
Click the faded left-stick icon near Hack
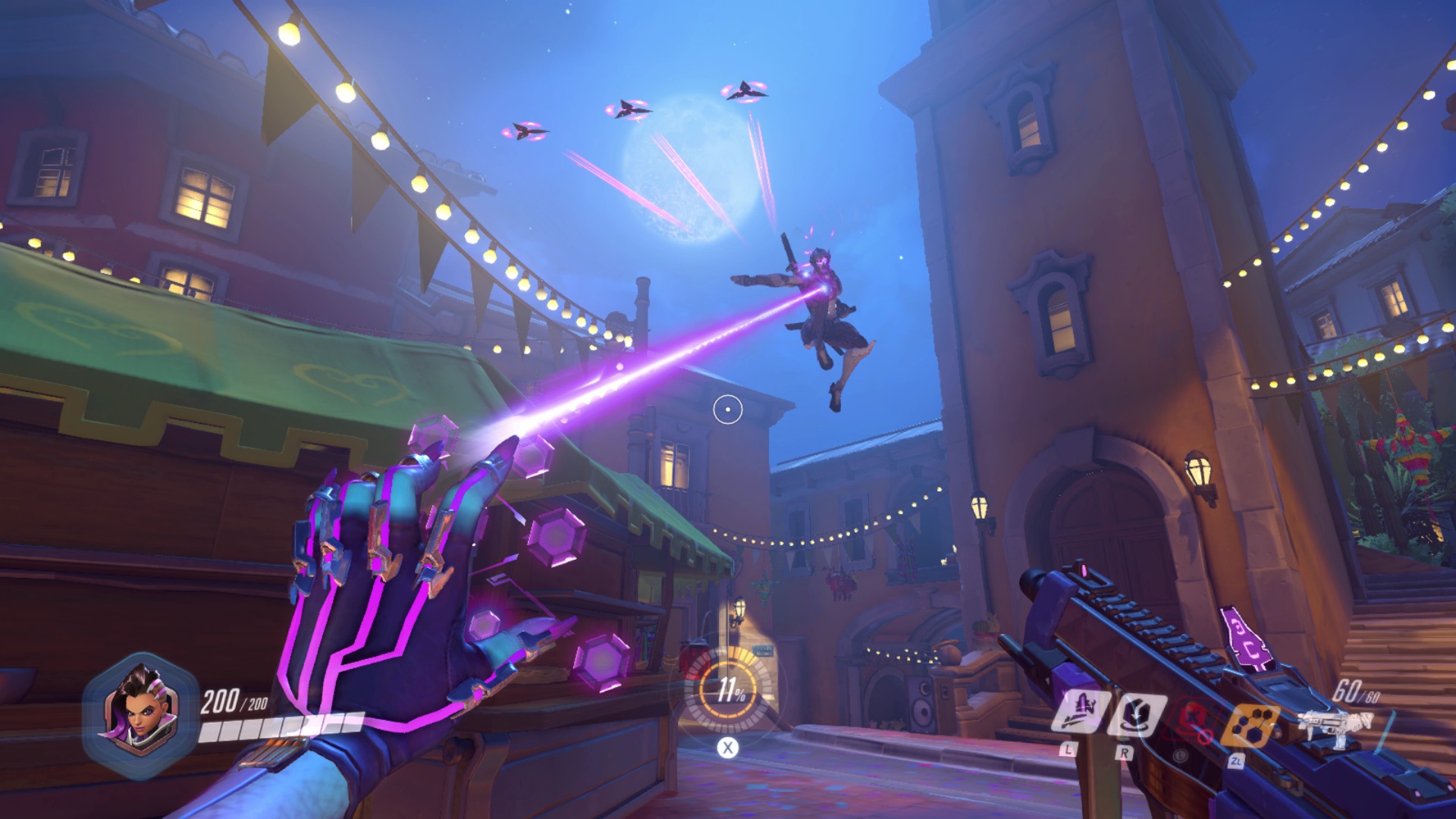(x=1181, y=756)
